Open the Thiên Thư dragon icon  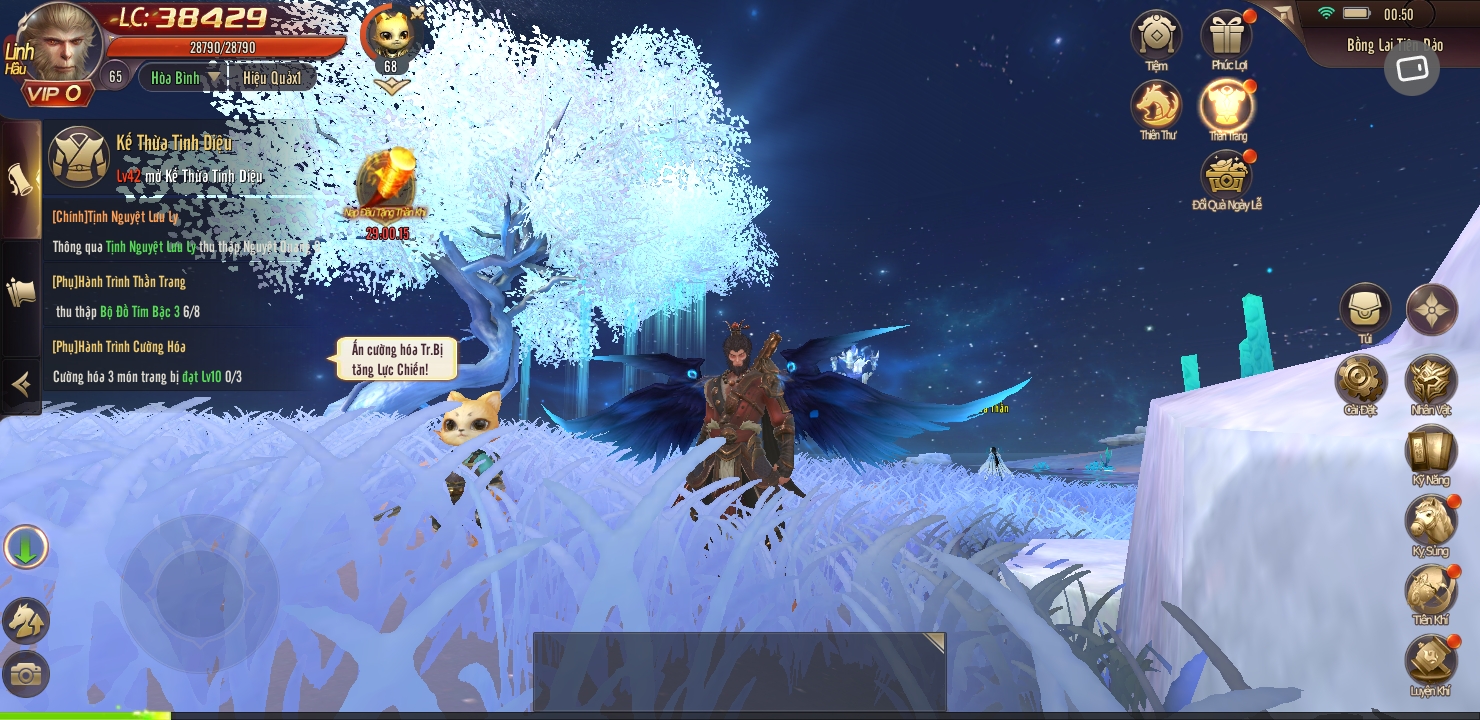click(1156, 105)
